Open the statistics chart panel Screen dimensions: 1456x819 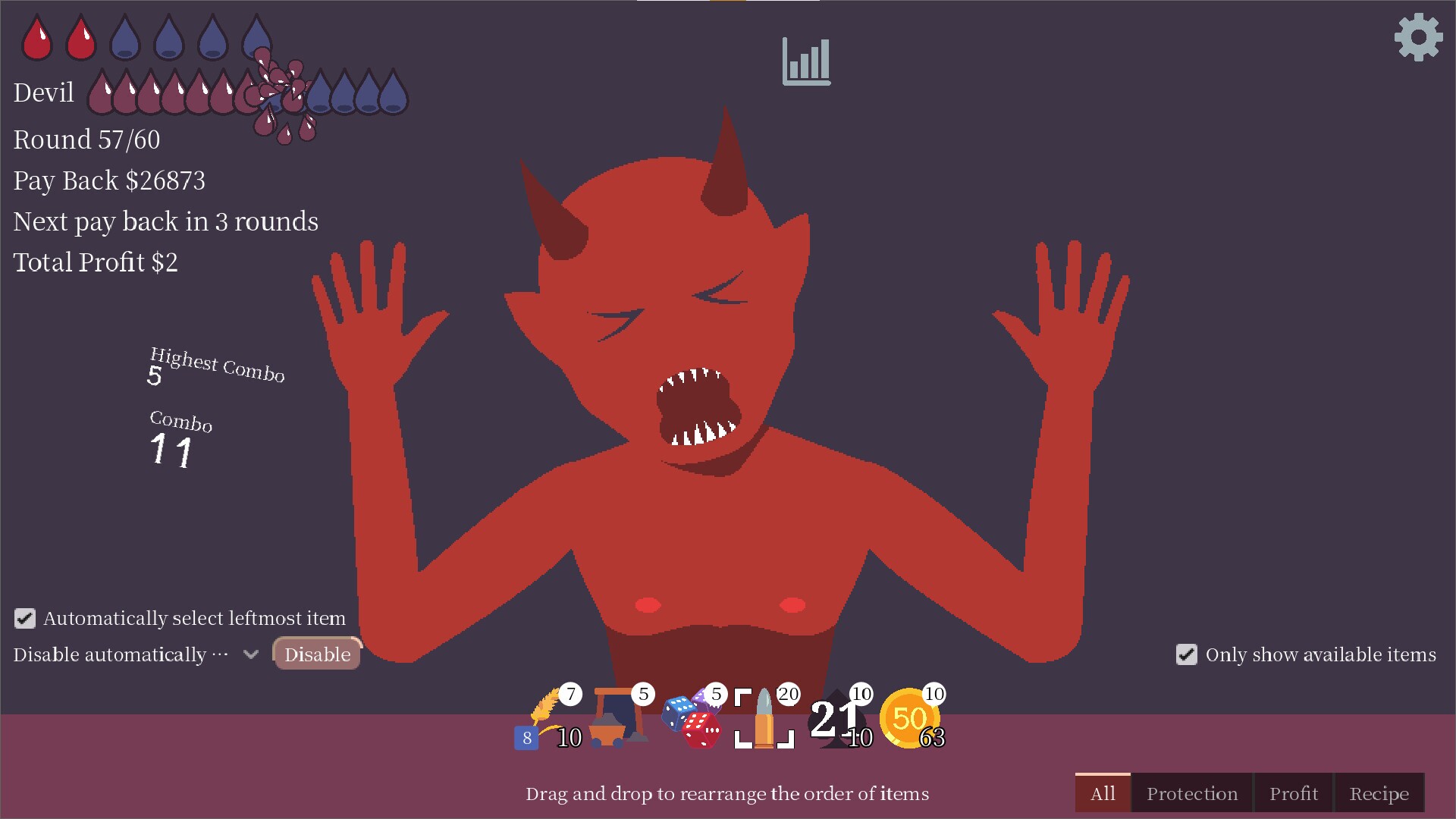[806, 61]
